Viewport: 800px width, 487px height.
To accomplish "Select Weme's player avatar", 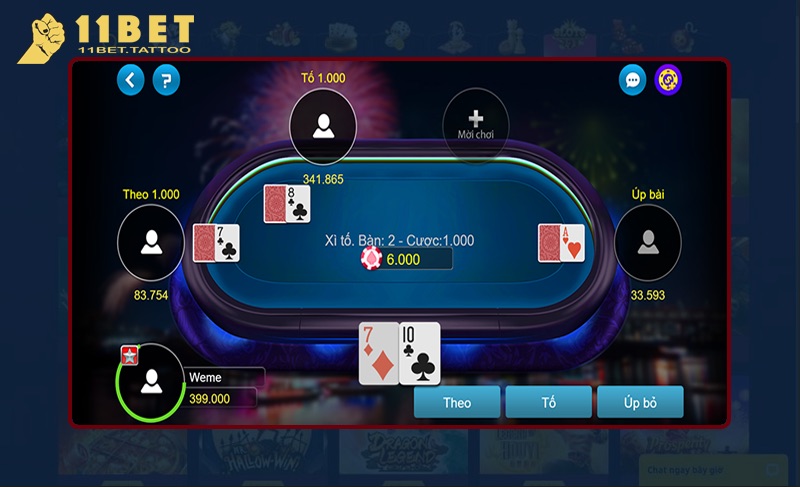I will 151,380.
